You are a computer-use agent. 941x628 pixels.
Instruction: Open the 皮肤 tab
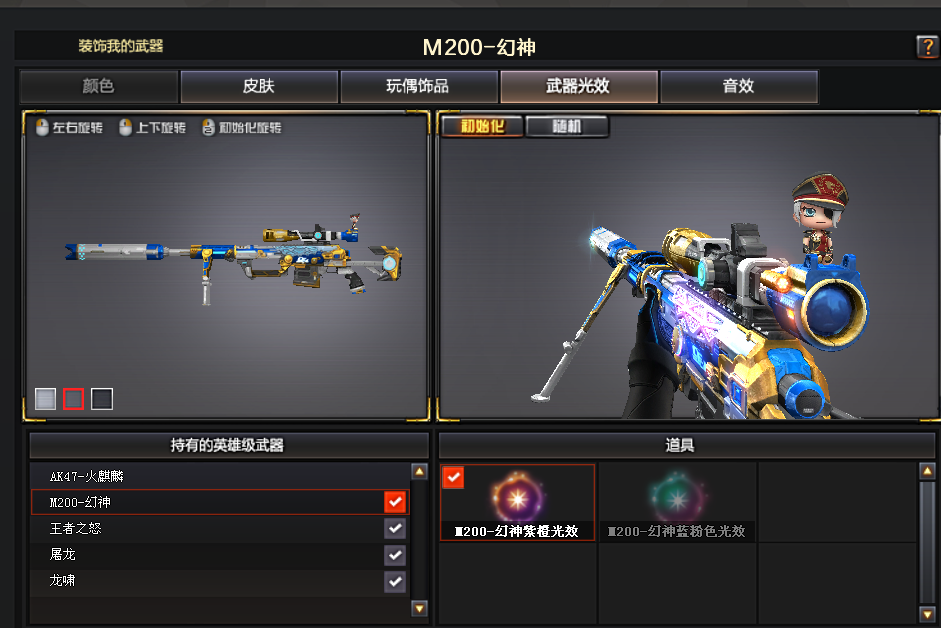(x=258, y=87)
